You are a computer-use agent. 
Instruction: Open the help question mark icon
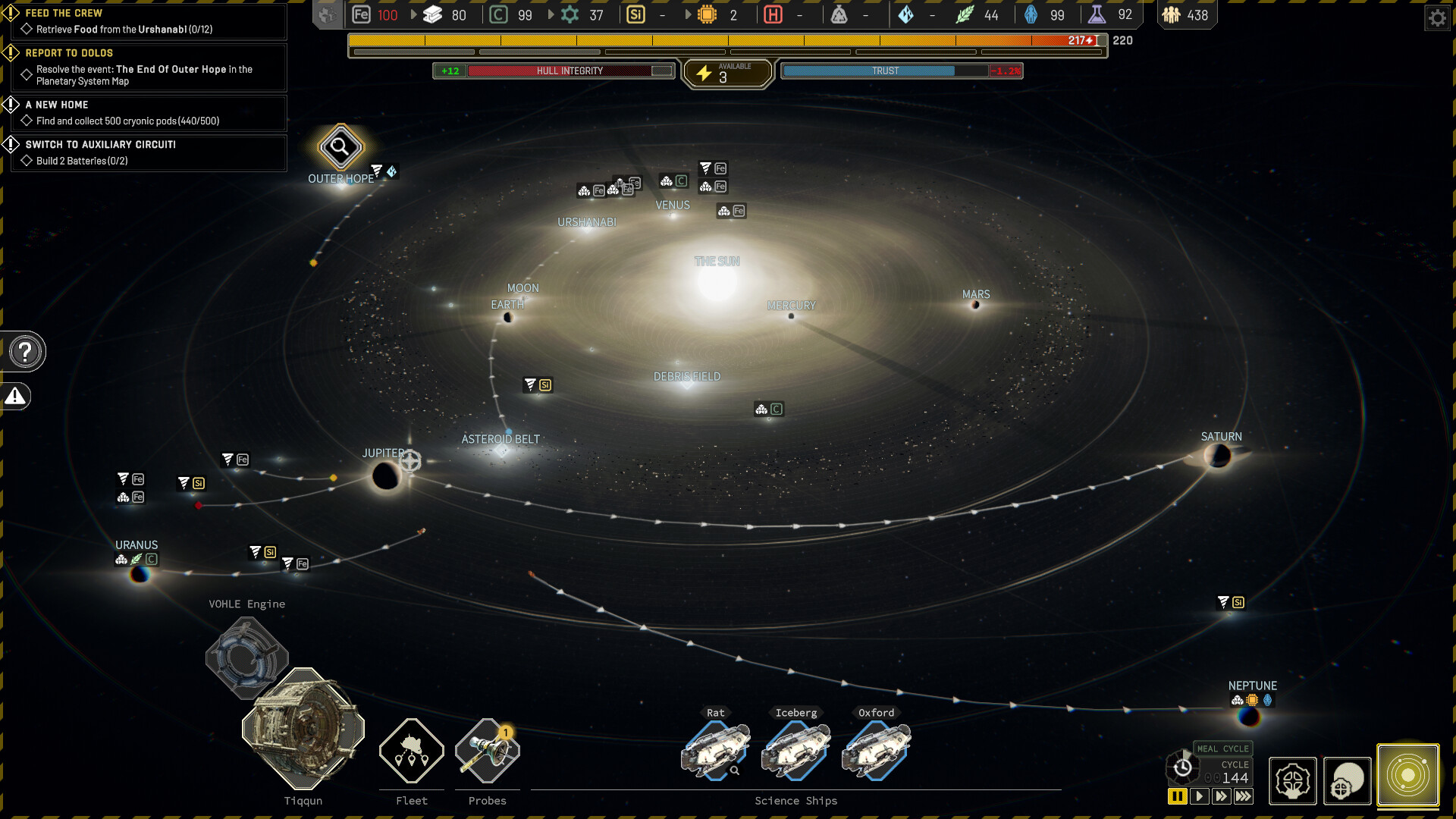click(25, 351)
